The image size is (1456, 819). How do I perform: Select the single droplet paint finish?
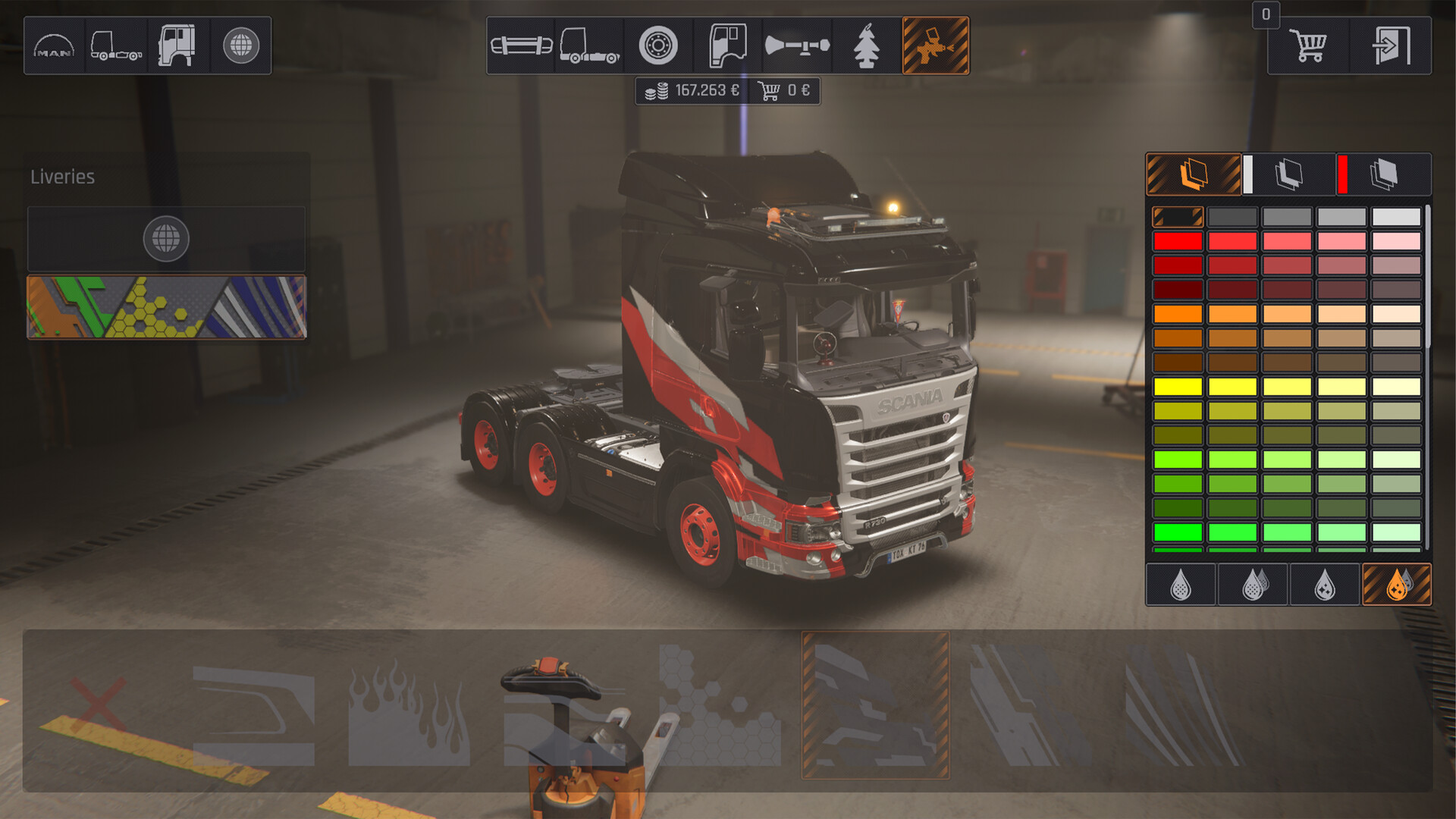click(1181, 585)
